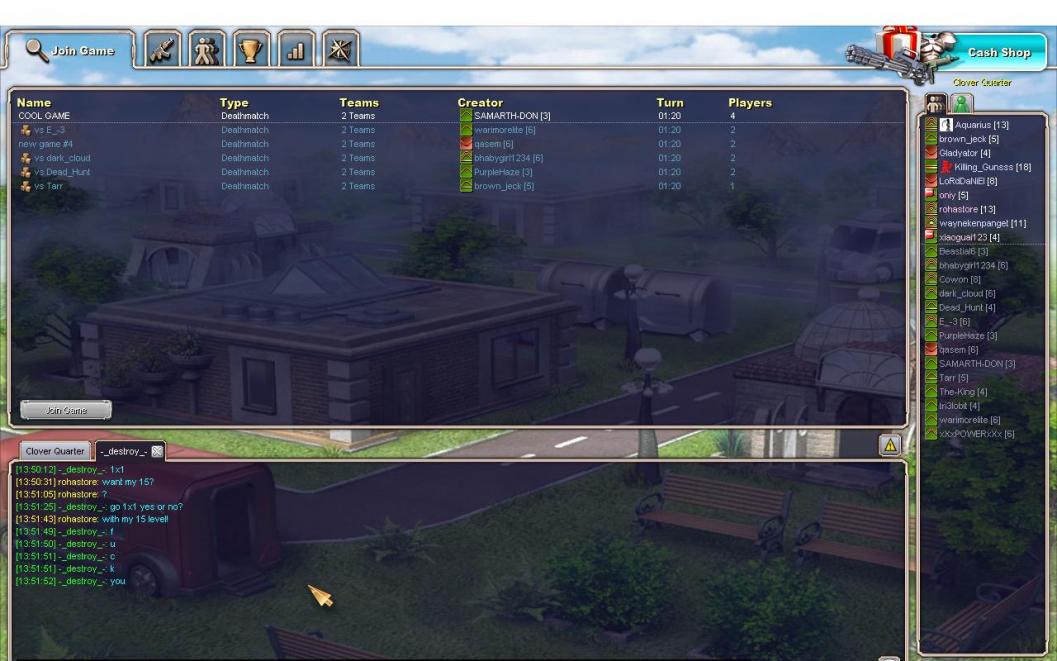Click the Join Game button below list
This screenshot has width=1057, height=661.
(x=66, y=410)
